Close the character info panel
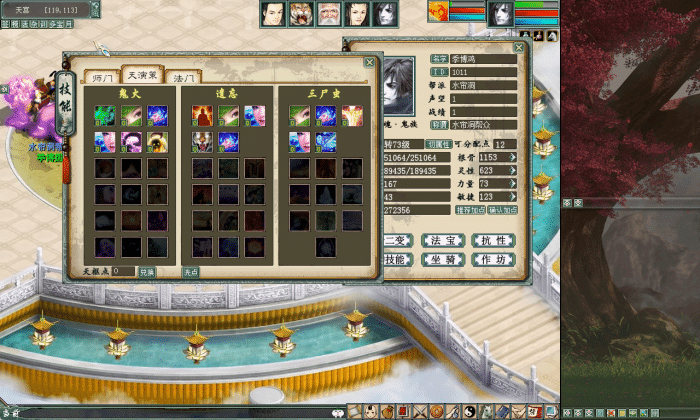700x420 pixels. [519, 47]
